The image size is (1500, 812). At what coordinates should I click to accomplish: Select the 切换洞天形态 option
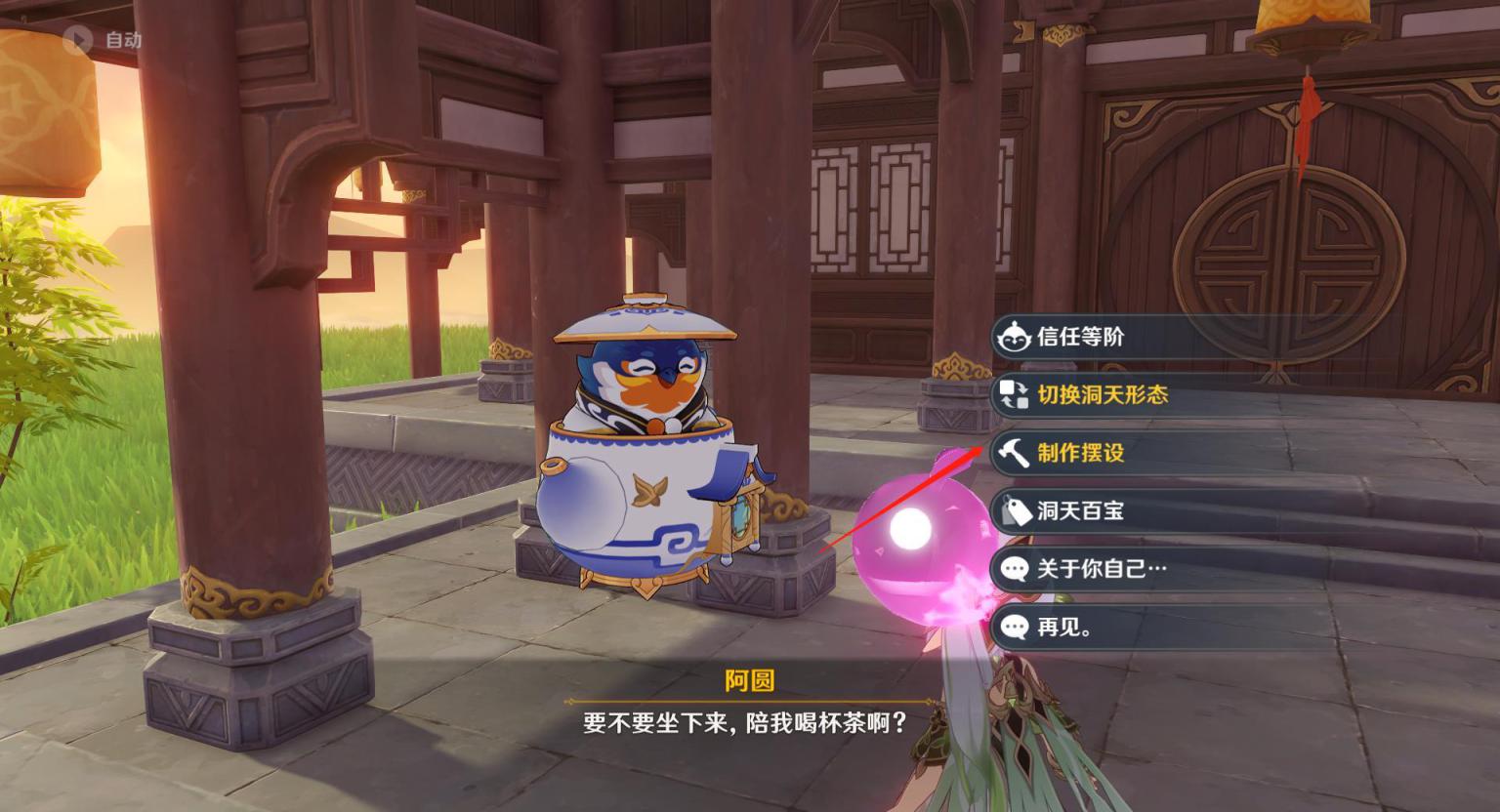click(1102, 394)
